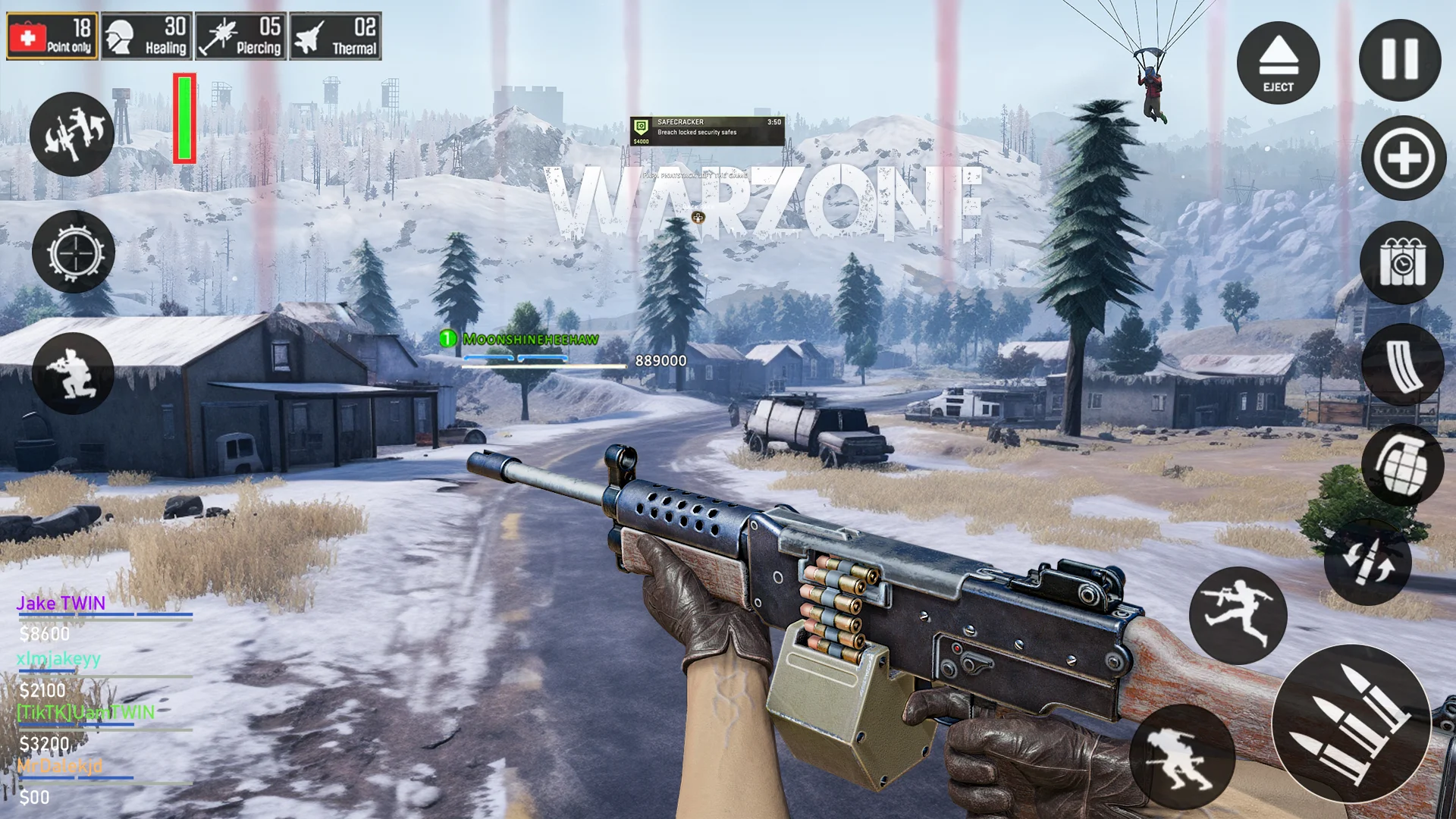1456x819 pixels.
Task: Activate the Thermal jet airstrike
Action: click(x=335, y=36)
